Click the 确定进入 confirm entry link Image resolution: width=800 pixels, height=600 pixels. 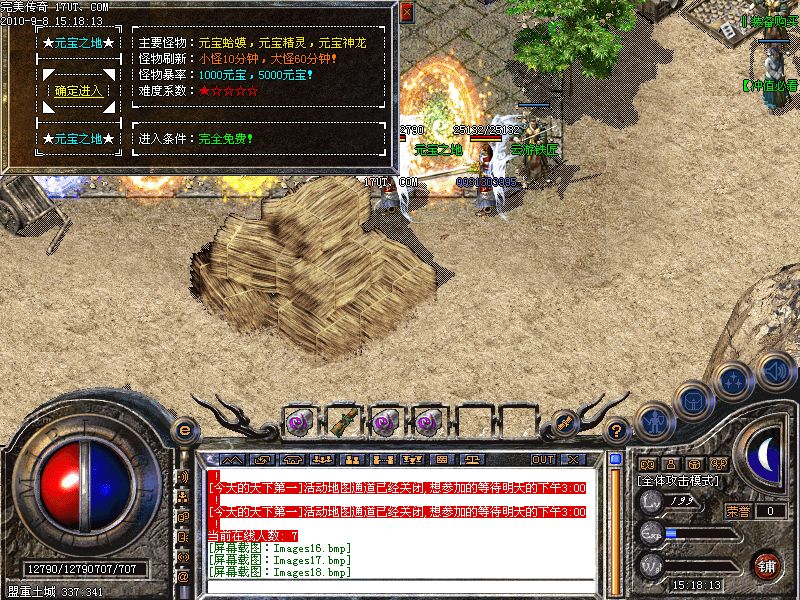(x=77, y=91)
